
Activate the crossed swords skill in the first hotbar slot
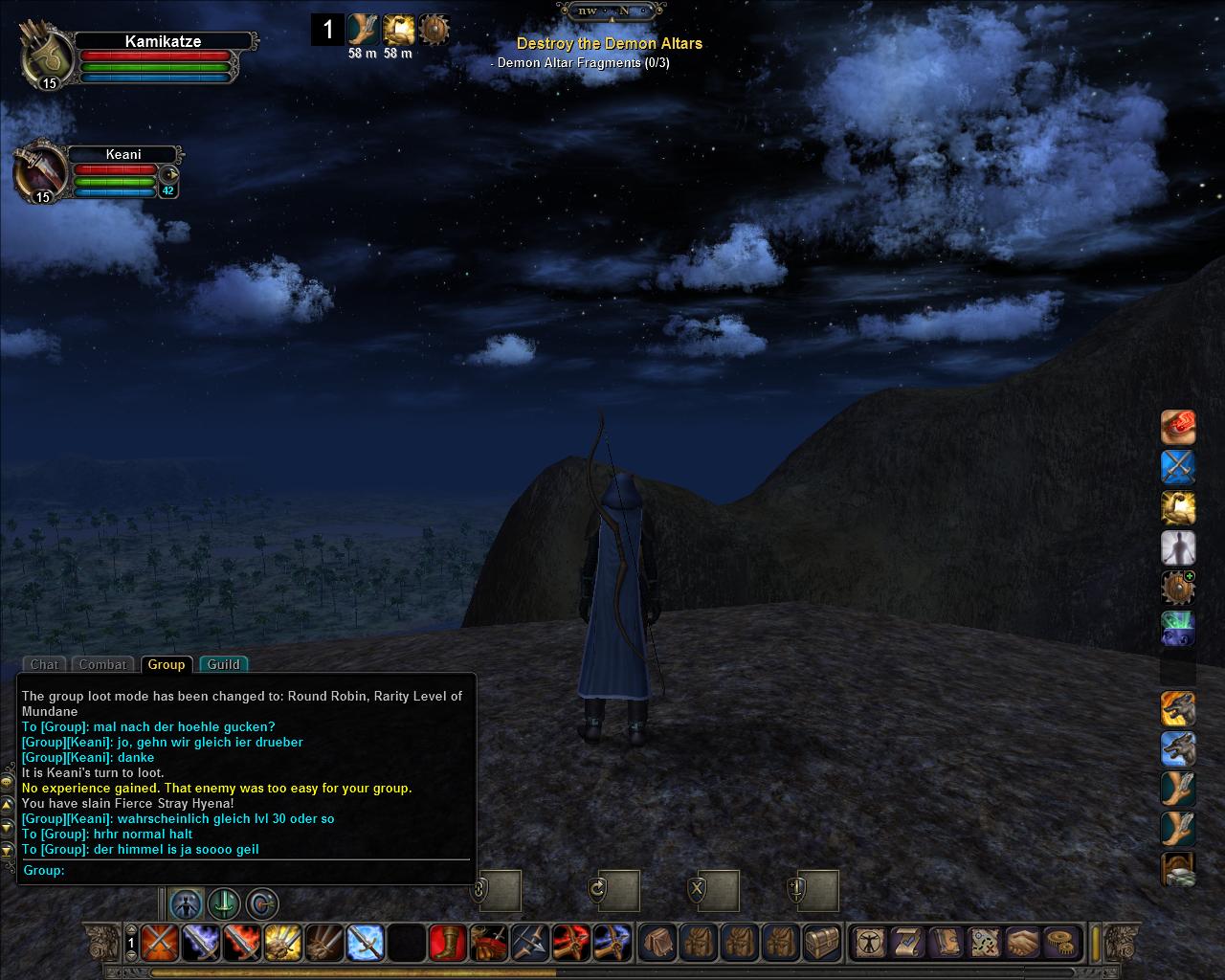[x=158, y=943]
